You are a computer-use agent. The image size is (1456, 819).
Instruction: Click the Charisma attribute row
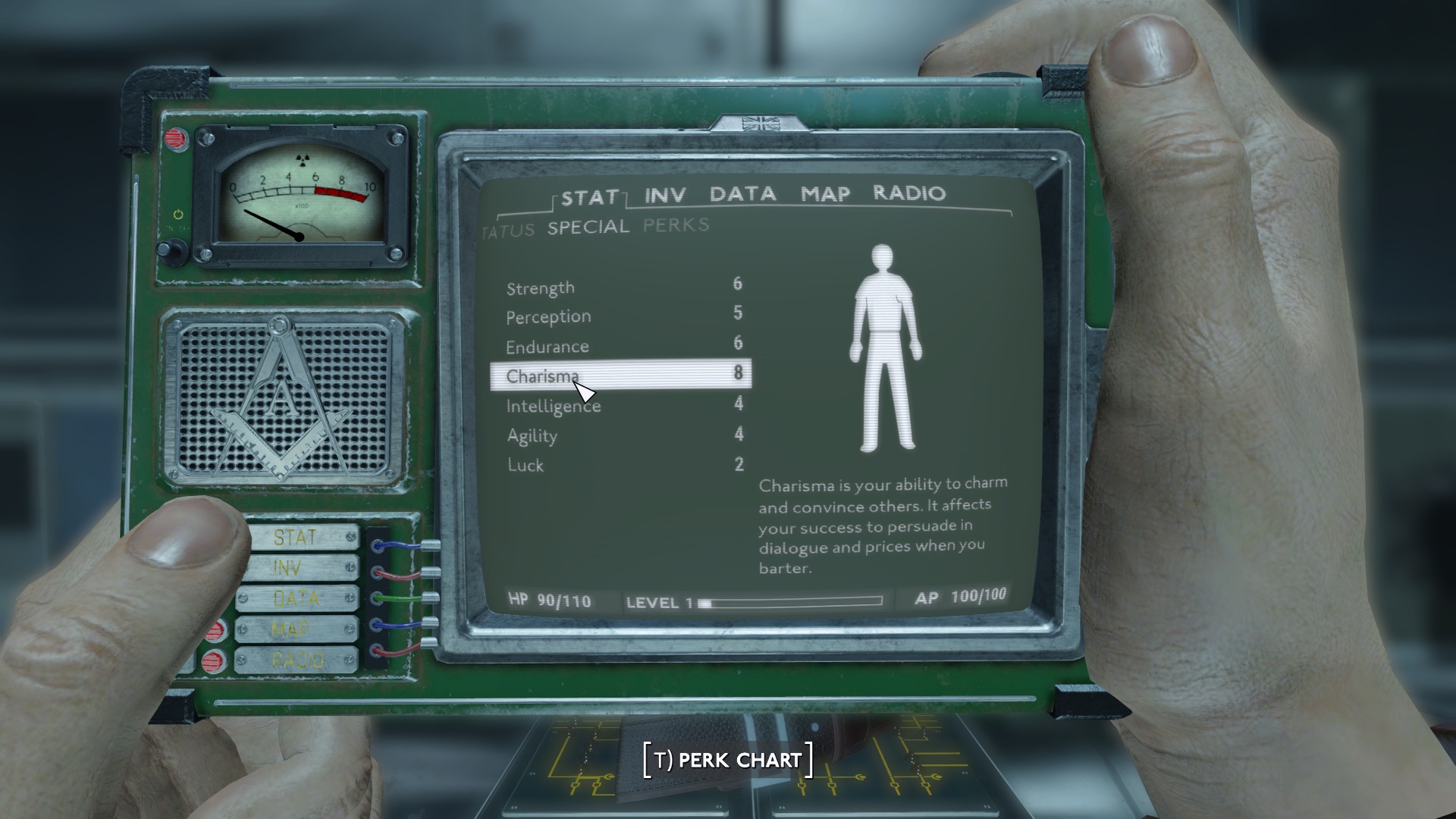pyautogui.click(x=622, y=375)
